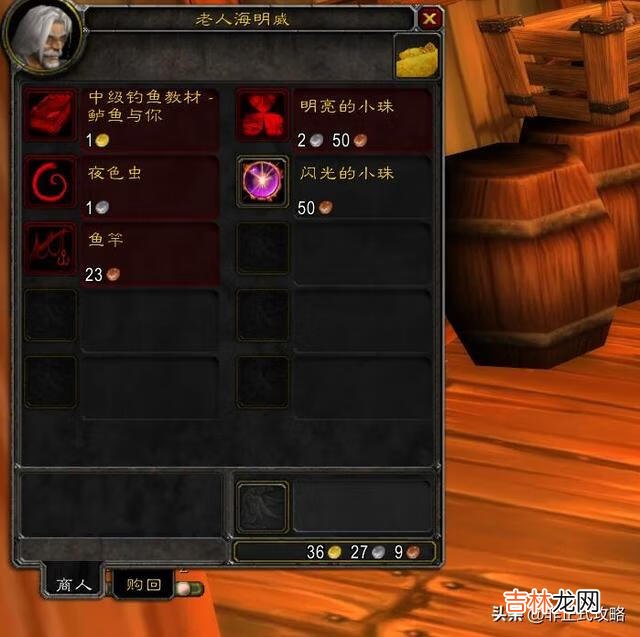
Task: Click the buyback item slot
Action: 262,506
